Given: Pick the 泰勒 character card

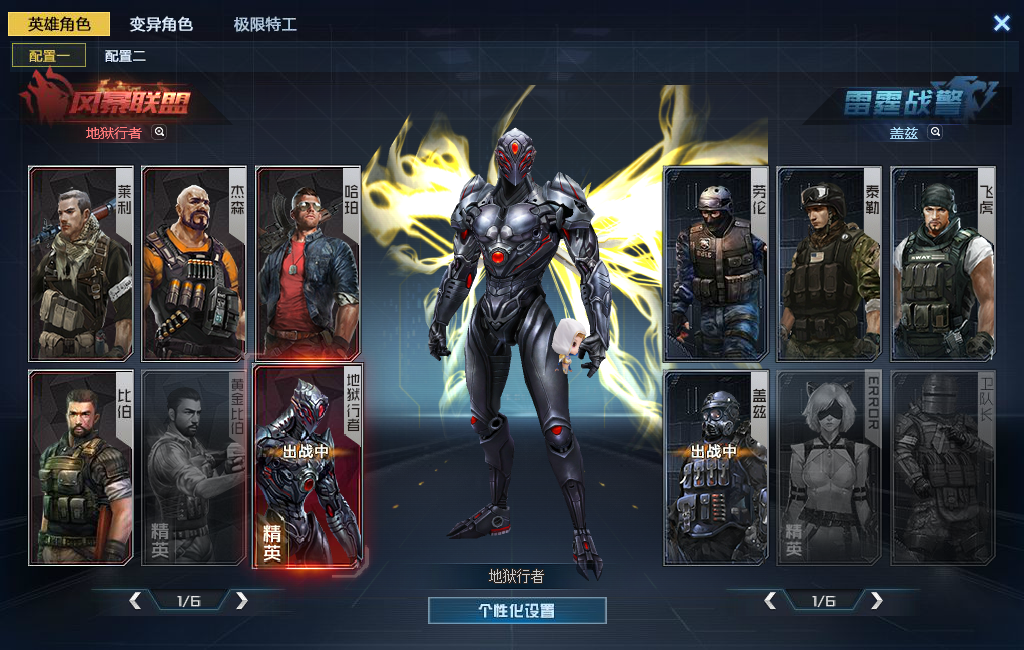Looking at the screenshot, I should pyautogui.click(x=829, y=263).
